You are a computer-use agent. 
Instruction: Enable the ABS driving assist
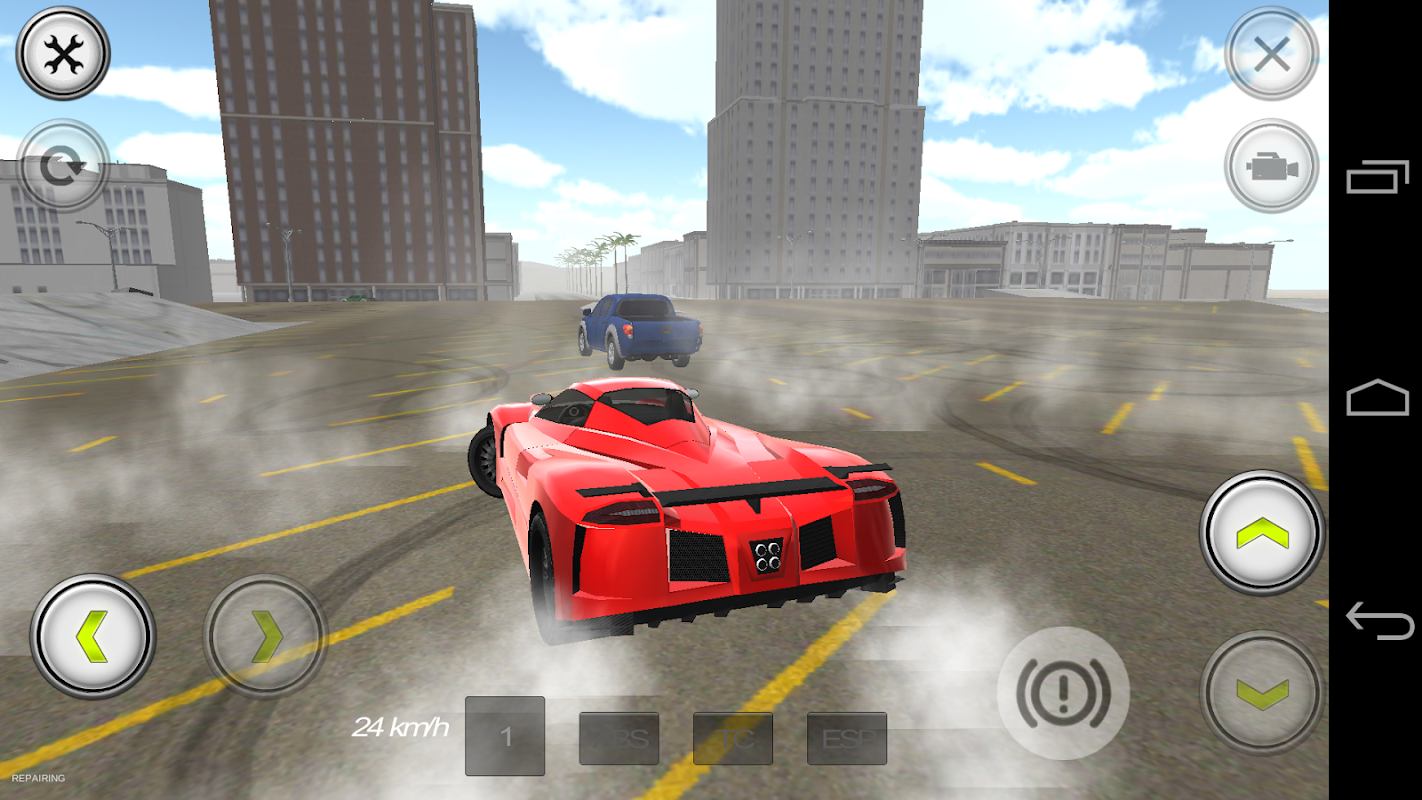click(x=619, y=738)
